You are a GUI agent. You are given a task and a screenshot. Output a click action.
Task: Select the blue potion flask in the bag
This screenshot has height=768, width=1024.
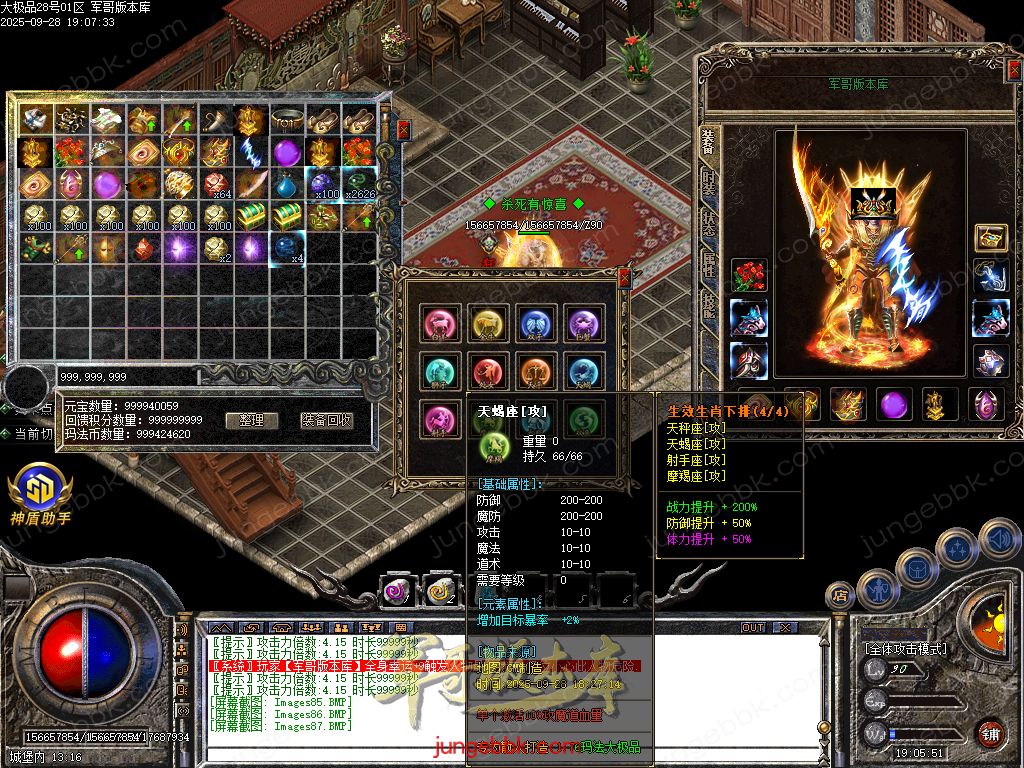[x=286, y=185]
